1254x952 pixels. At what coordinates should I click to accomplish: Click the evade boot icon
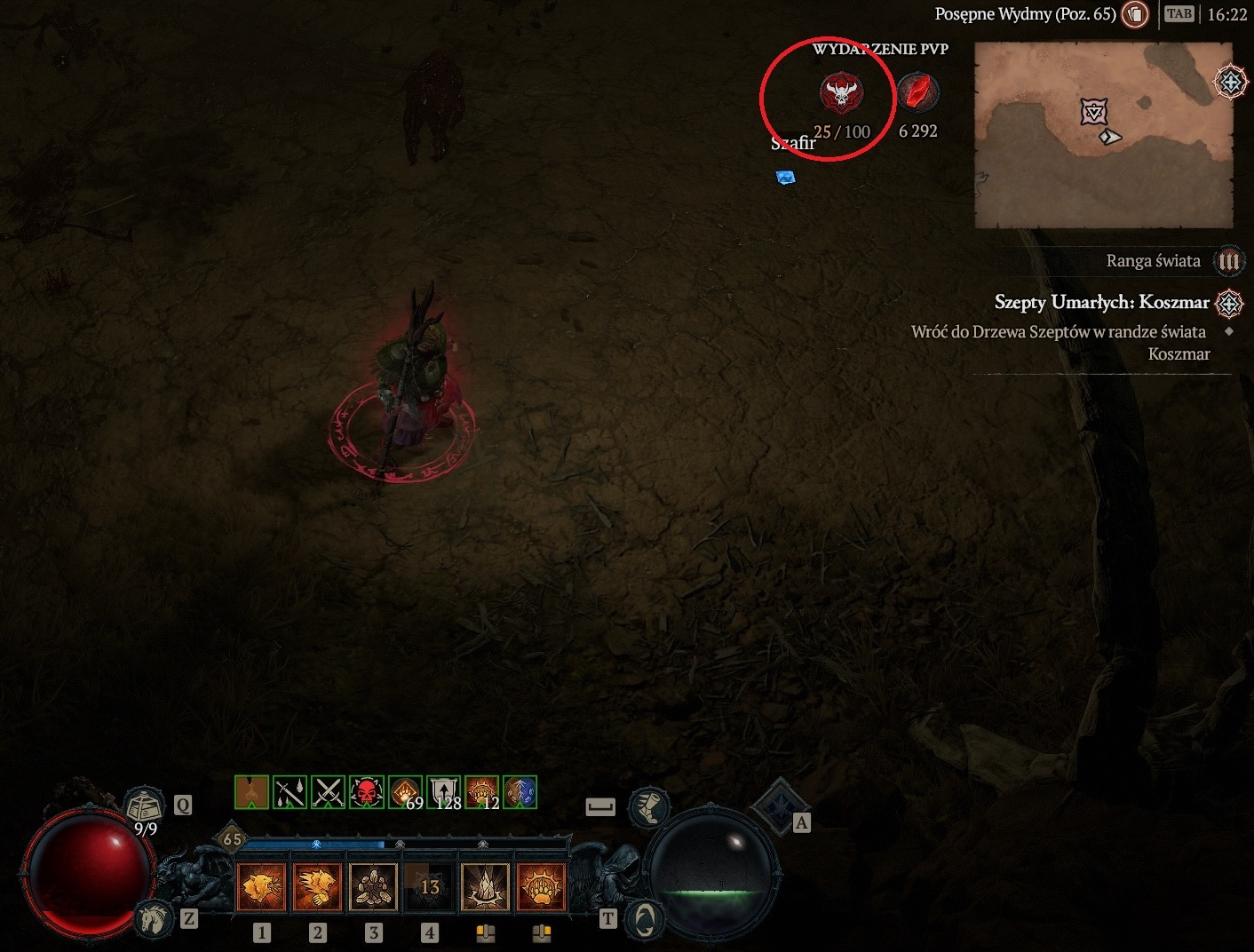point(648,806)
